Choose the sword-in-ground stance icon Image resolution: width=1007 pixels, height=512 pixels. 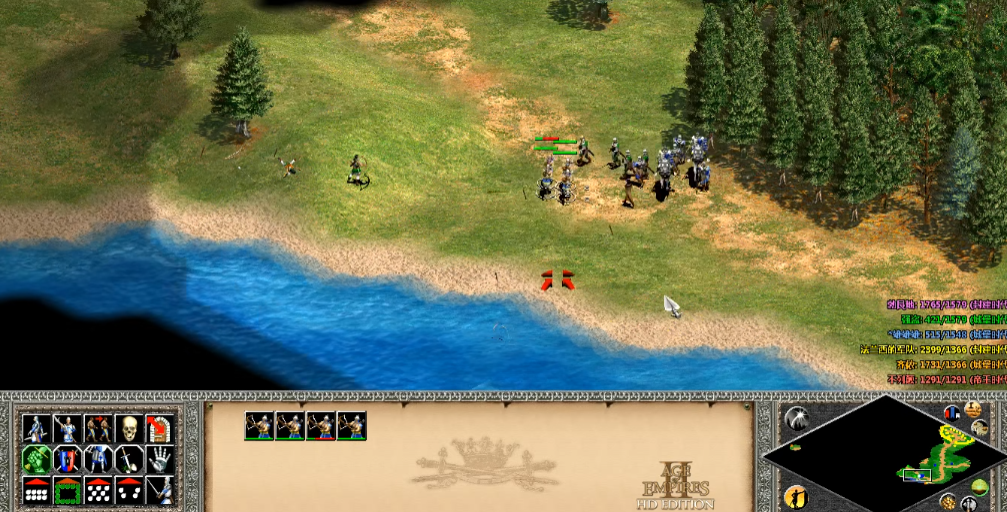tap(128, 459)
